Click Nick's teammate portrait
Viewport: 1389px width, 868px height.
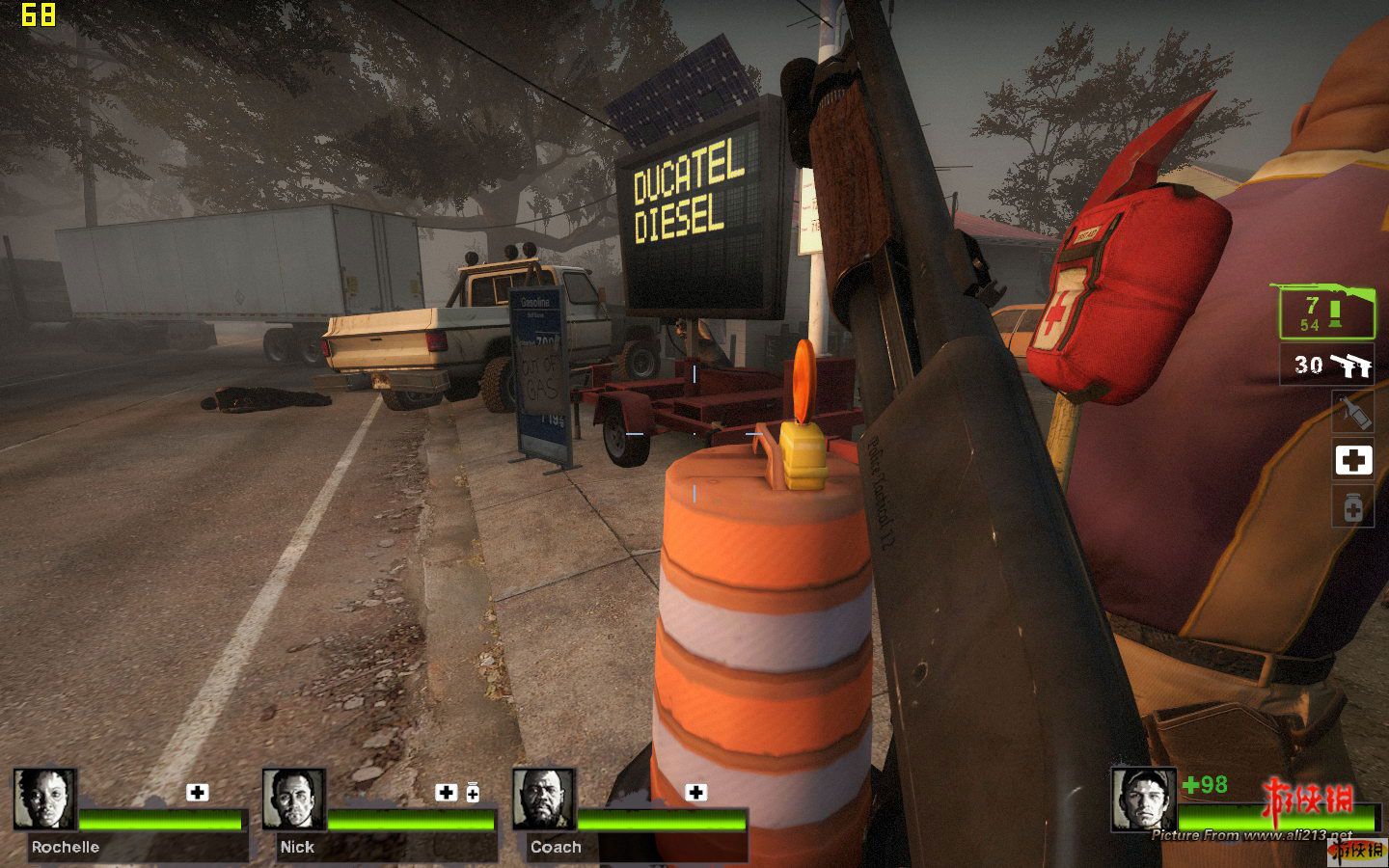click(x=294, y=799)
